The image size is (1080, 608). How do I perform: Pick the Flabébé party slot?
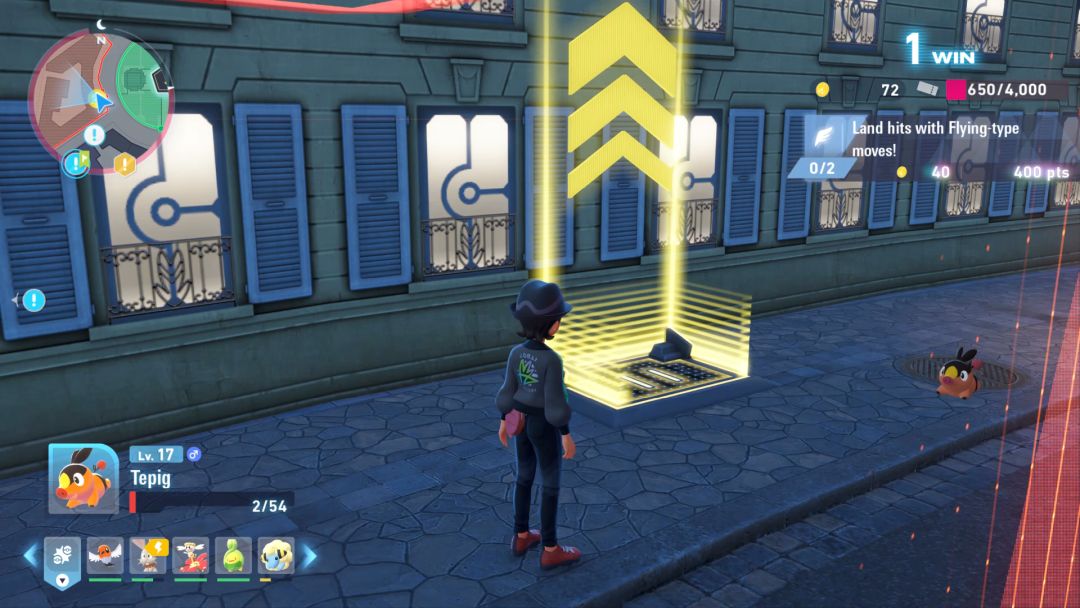coord(191,555)
